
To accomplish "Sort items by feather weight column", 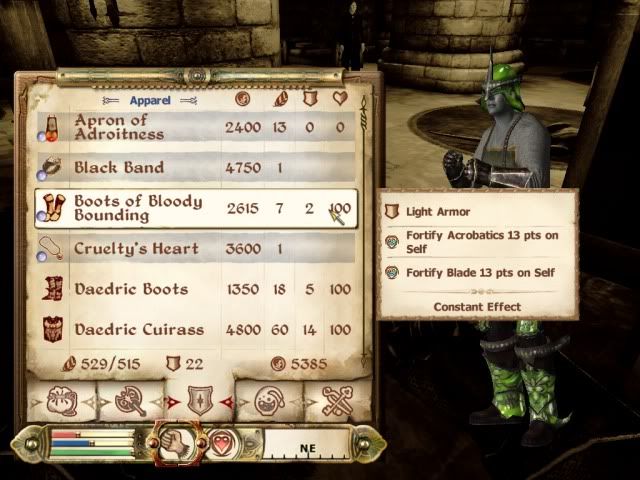I will [279, 99].
